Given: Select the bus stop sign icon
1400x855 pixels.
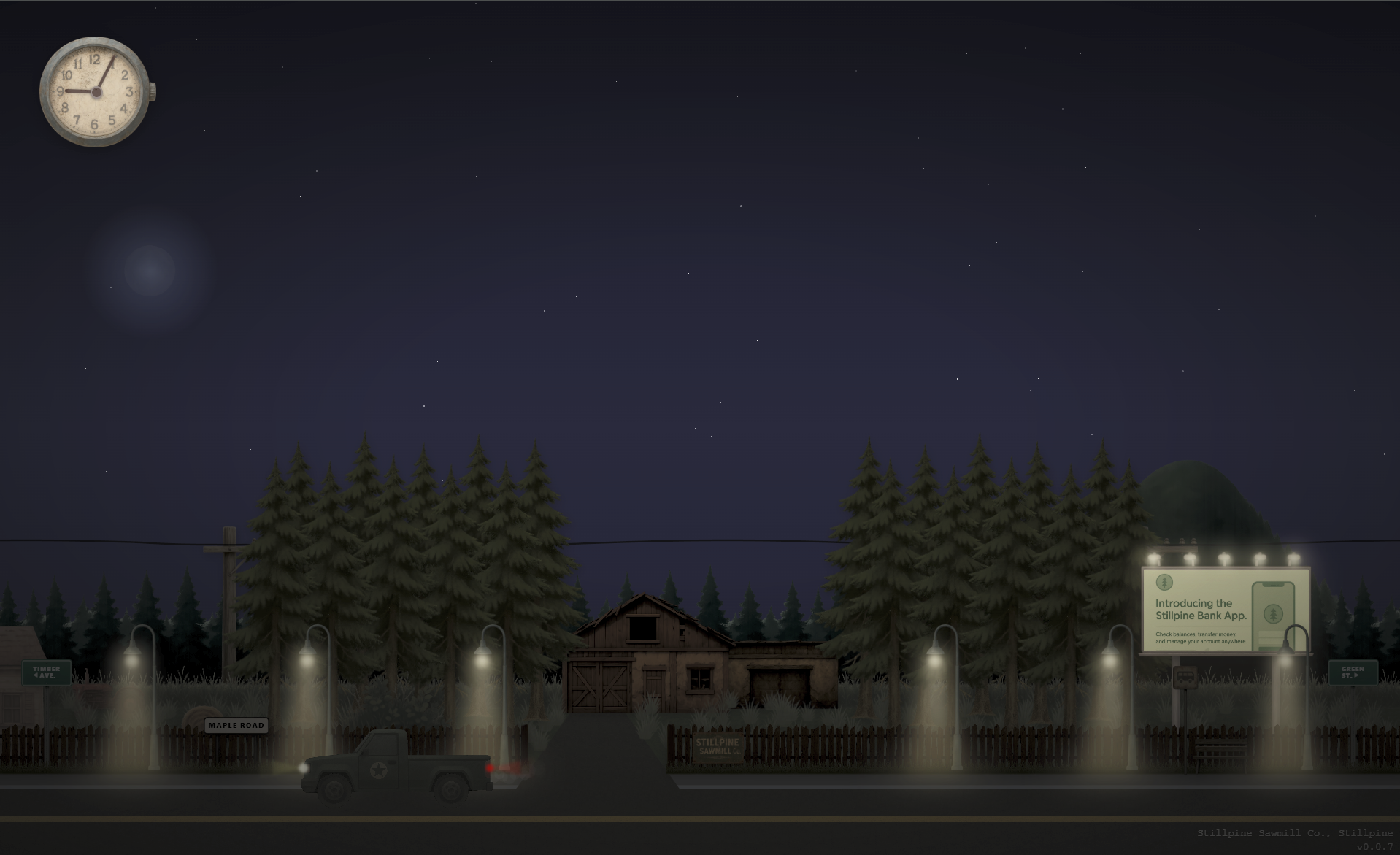Looking at the screenshot, I should 1185,676.
